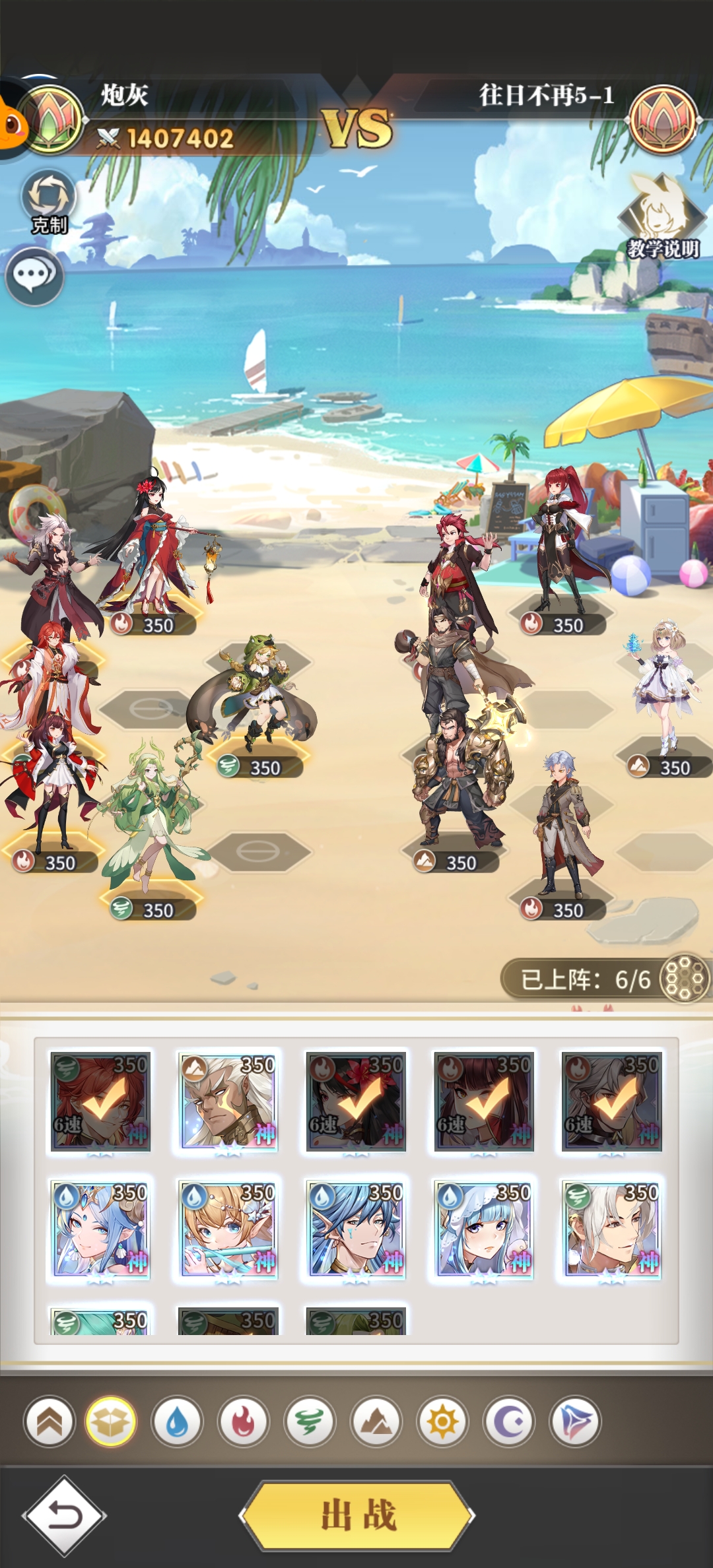This screenshot has height=1568, width=713.
Task: Go back using the return arrow button
Action: coord(64,1515)
